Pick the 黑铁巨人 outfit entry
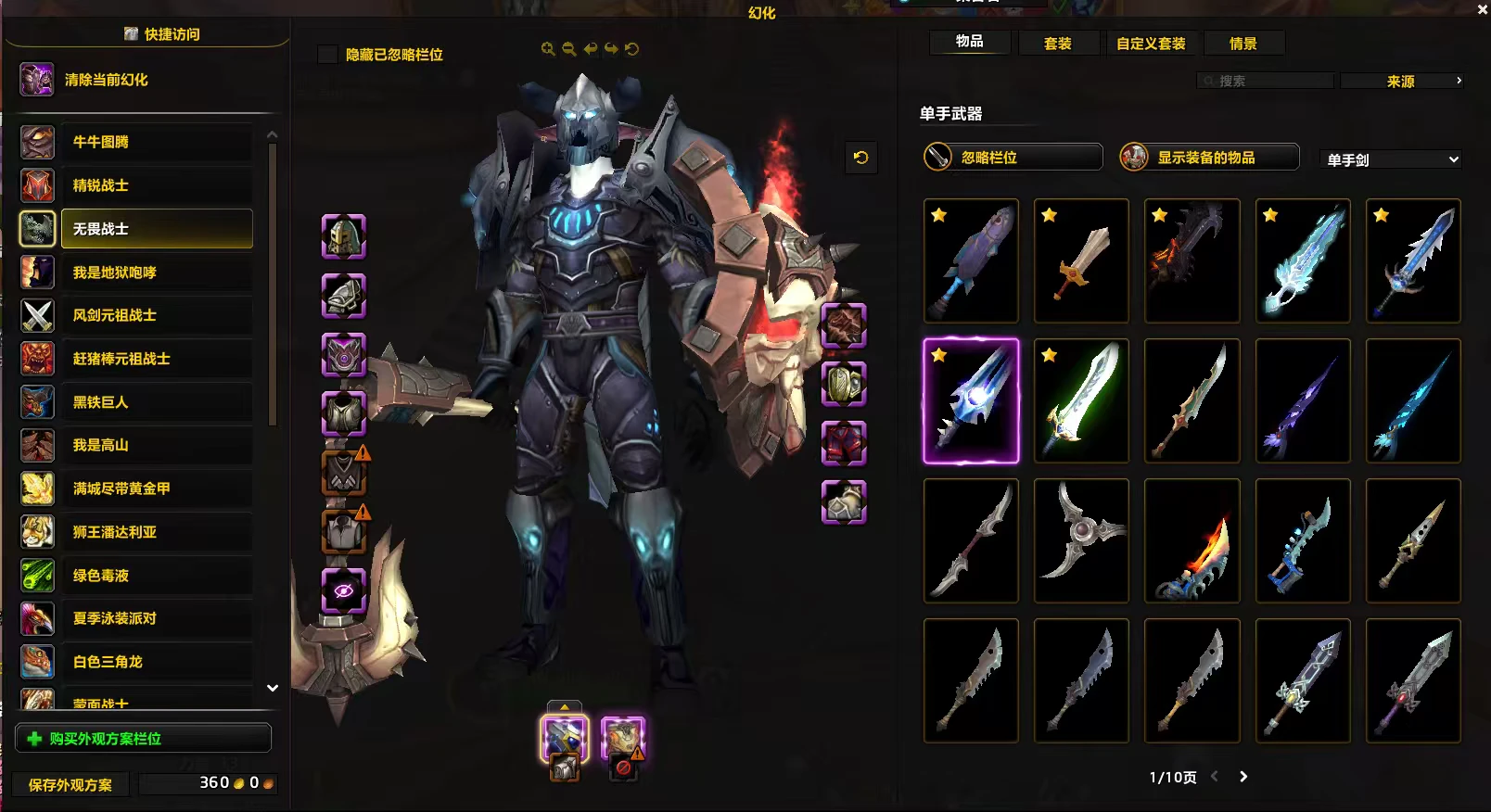1491x812 pixels. click(x=156, y=402)
